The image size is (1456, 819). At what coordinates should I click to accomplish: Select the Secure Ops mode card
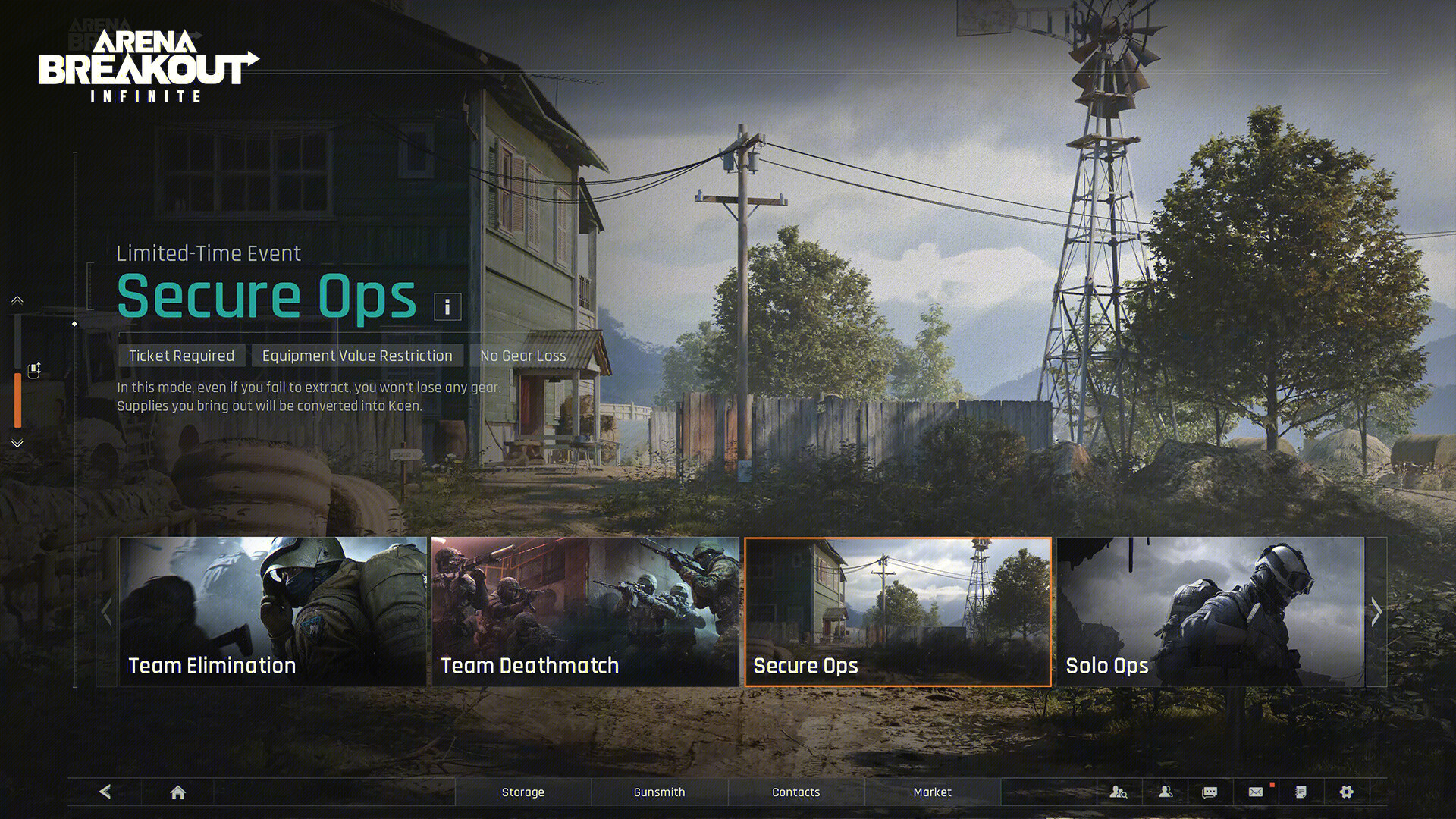point(898,611)
